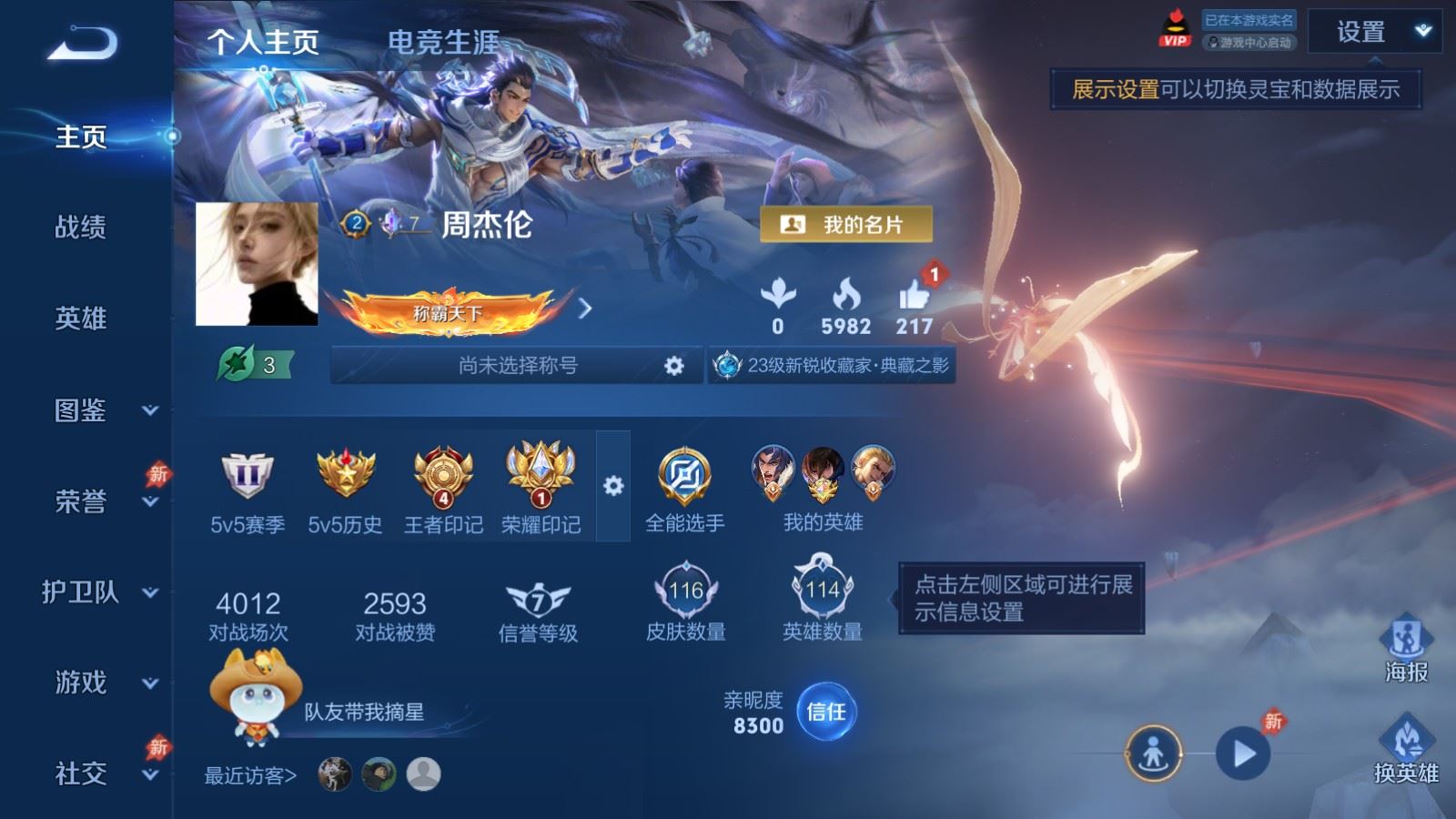
Task: Open the 护卫队 sidebar entry
Action: pyautogui.click(x=98, y=592)
